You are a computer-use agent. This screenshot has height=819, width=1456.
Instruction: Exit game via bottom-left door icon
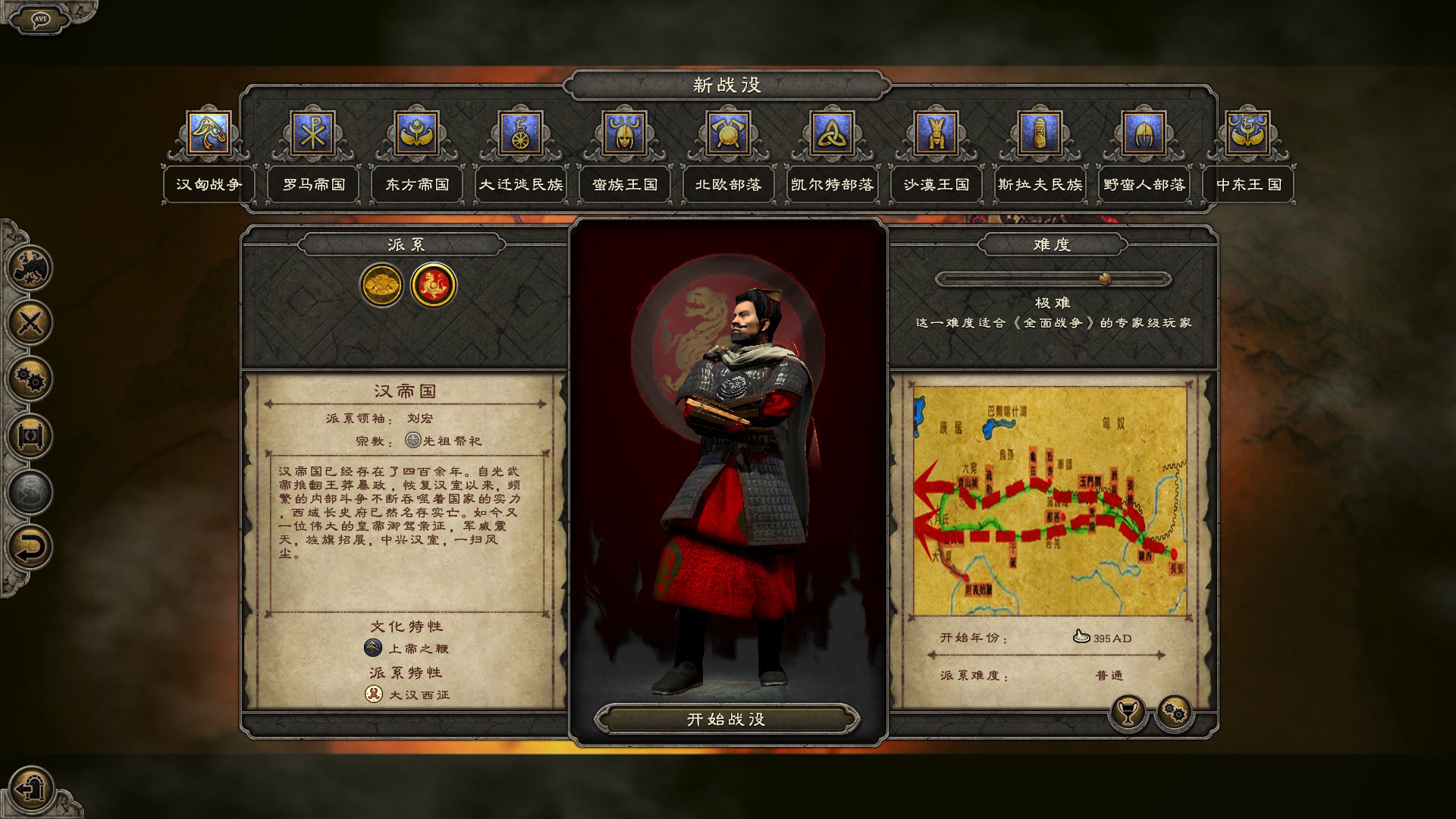pos(30,789)
